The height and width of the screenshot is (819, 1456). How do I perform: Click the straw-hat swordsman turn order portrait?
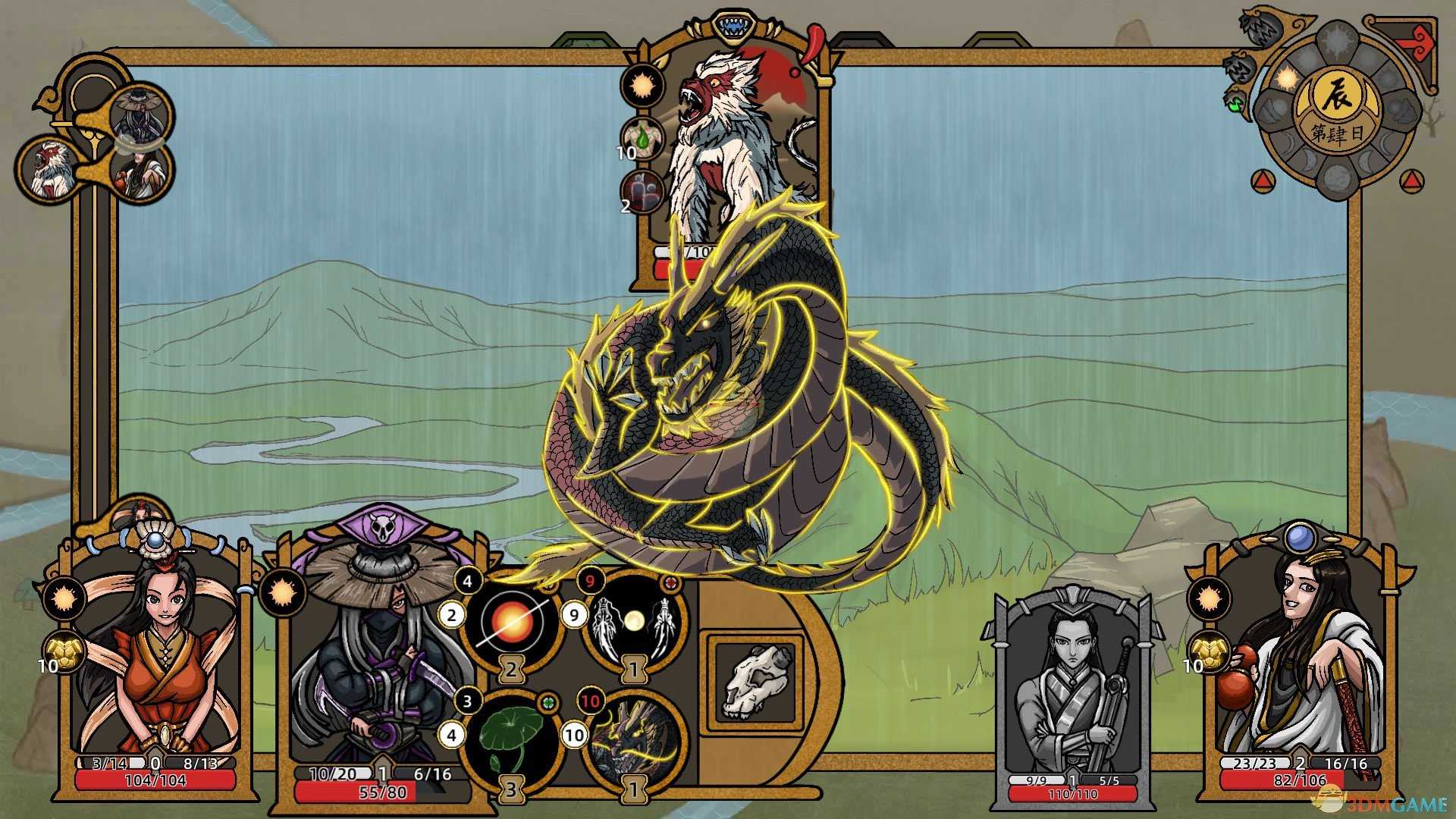tap(140, 114)
